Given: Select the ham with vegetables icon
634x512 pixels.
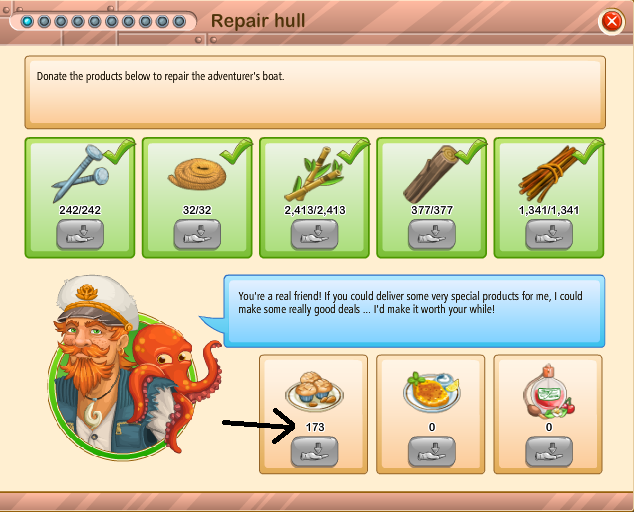Looking at the screenshot, I should (x=549, y=392).
